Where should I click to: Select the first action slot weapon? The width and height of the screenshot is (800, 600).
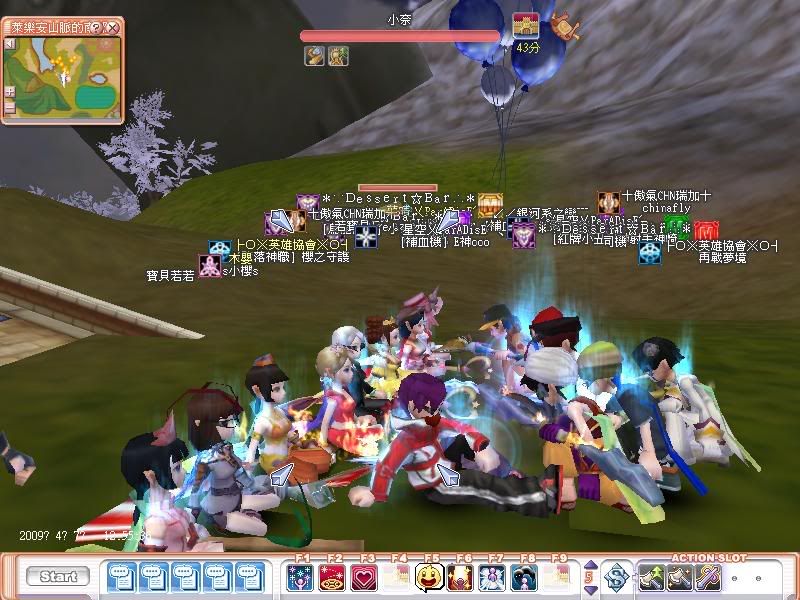pyautogui.click(x=653, y=576)
